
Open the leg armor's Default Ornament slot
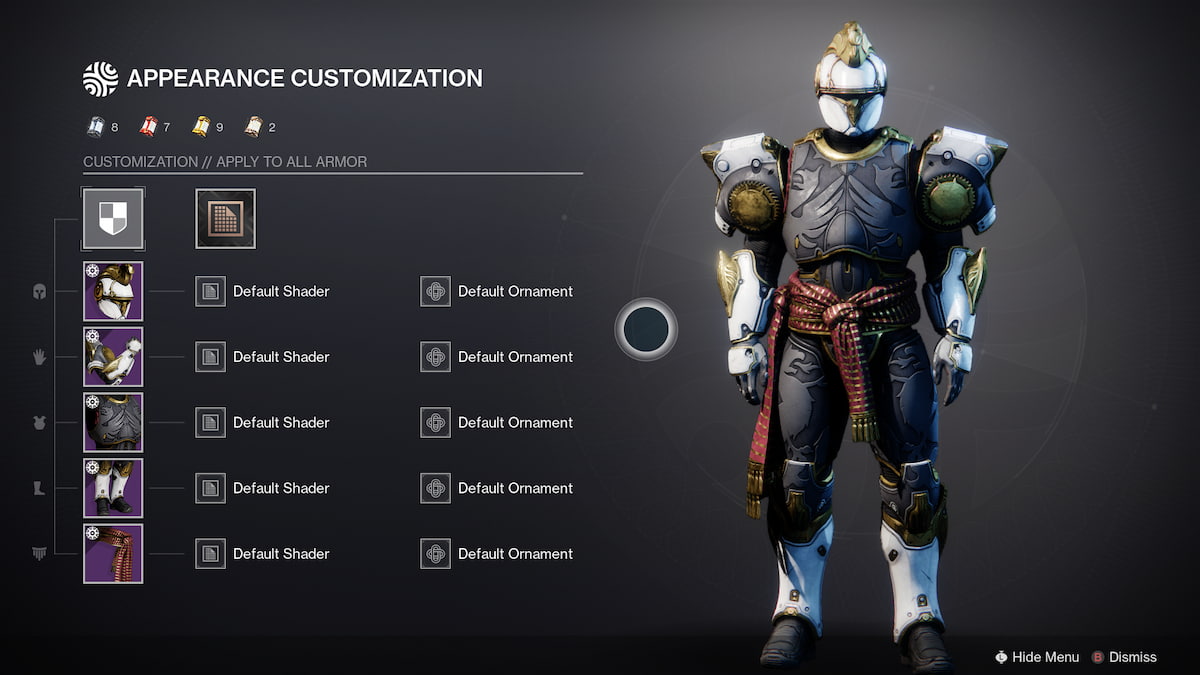pyautogui.click(x=435, y=488)
